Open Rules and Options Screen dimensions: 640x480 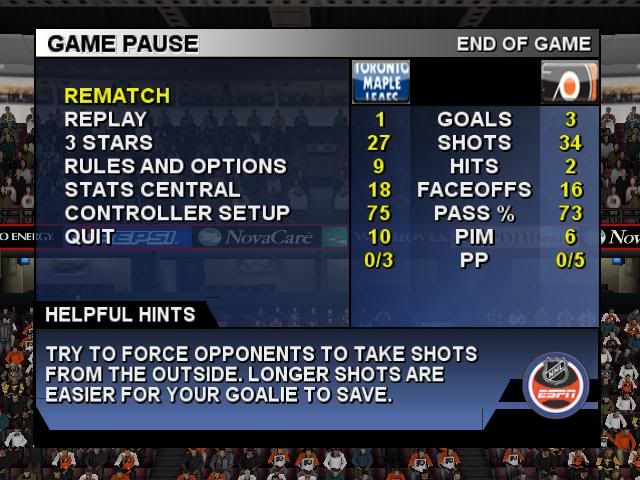tap(175, 166)
